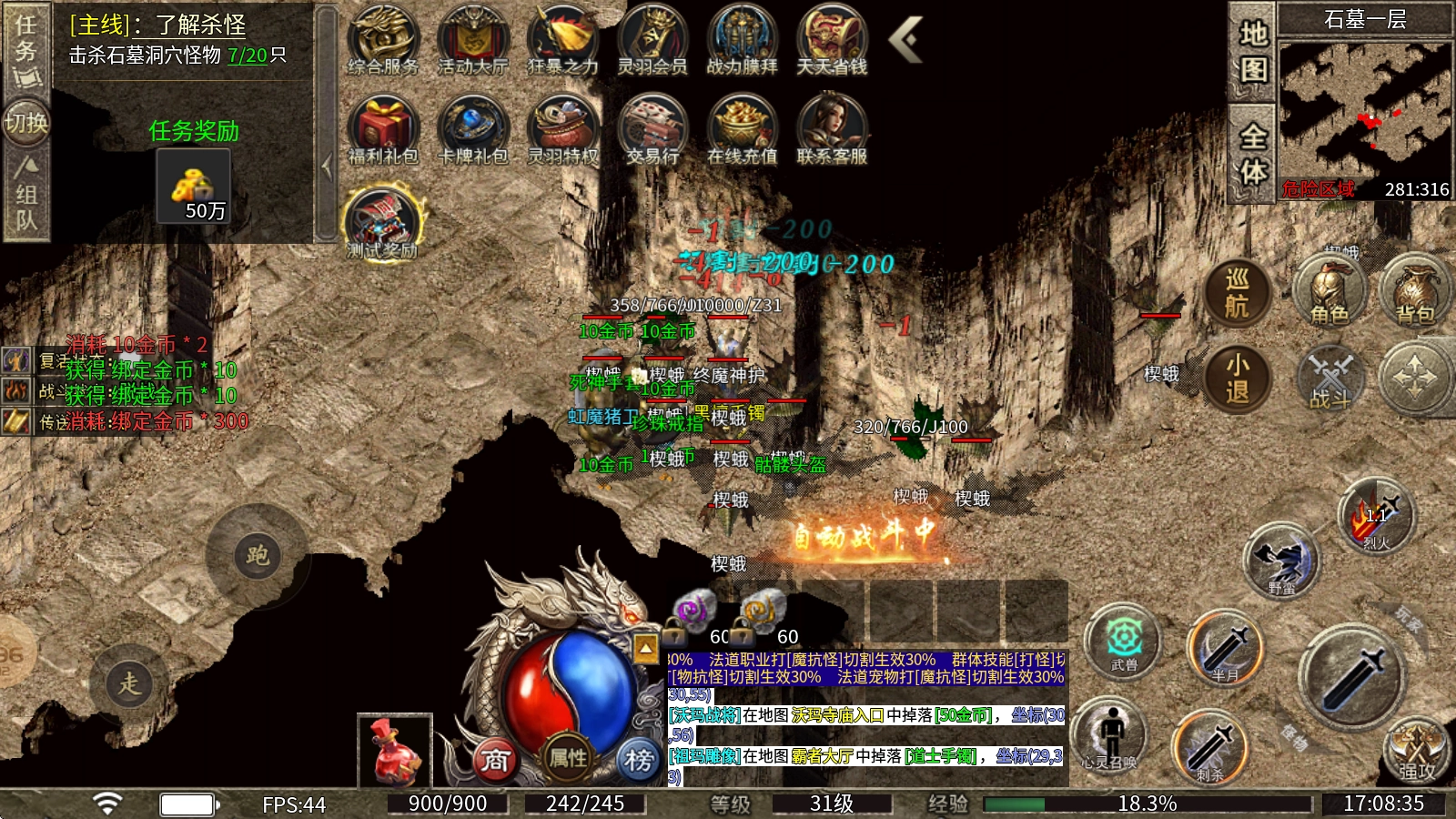Contact support via 联系客服 icon
The width and height of the screenshot is (1456, 819).
pos(832,129)
